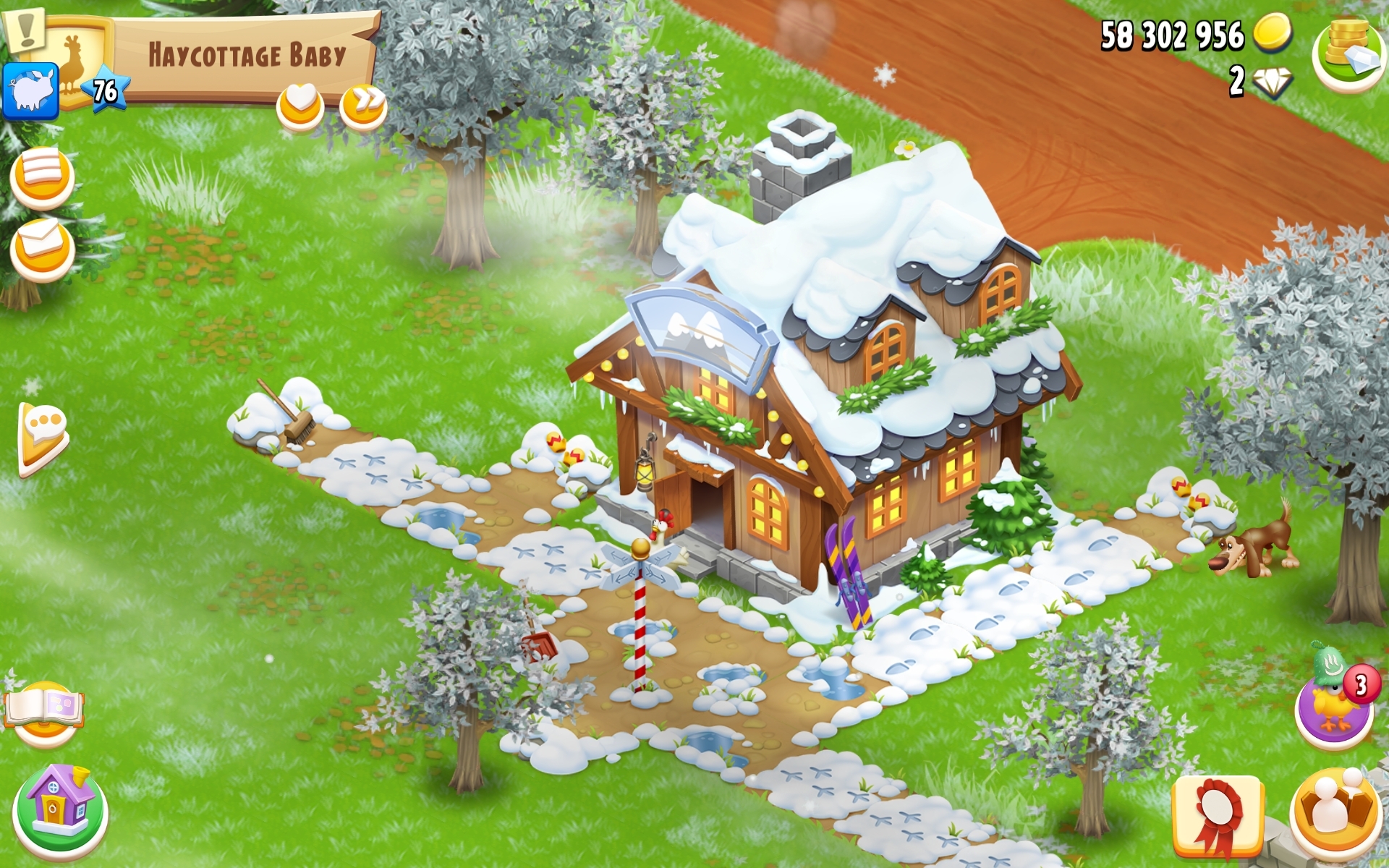Open the chat speech bubble tab

pos(43,438)
